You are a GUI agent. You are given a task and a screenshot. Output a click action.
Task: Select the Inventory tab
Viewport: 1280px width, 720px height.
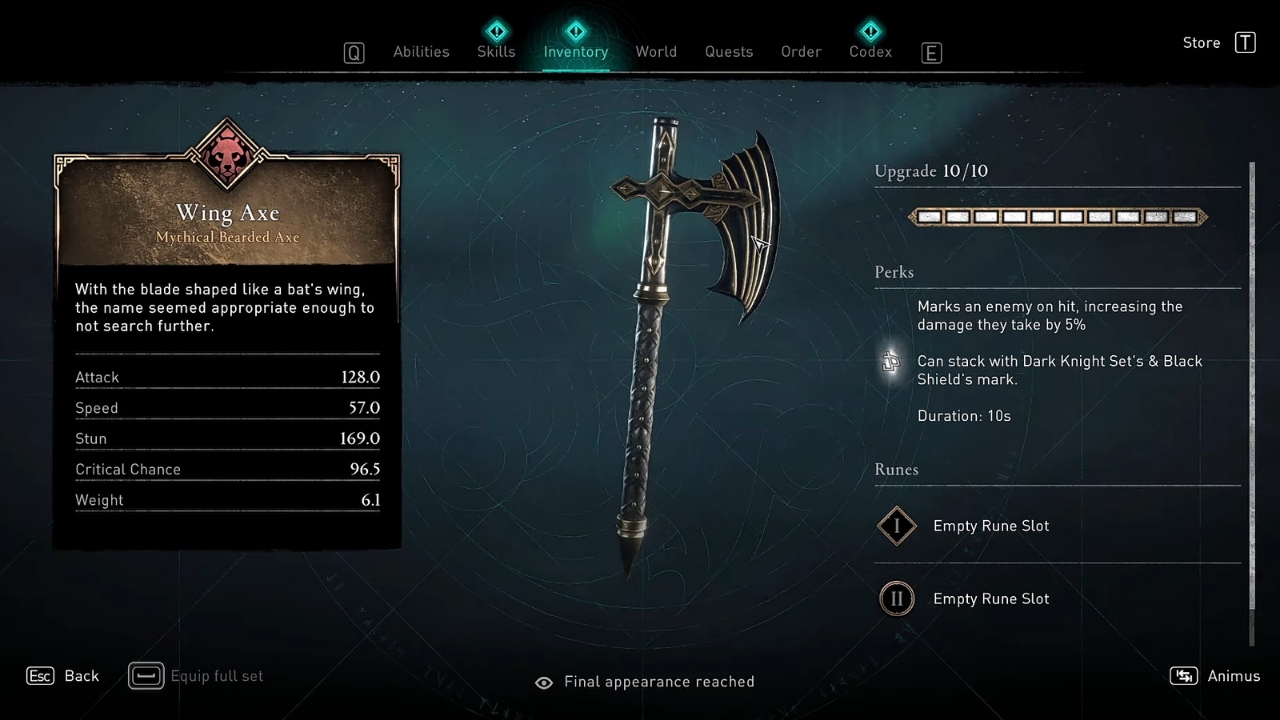(575, 52)
